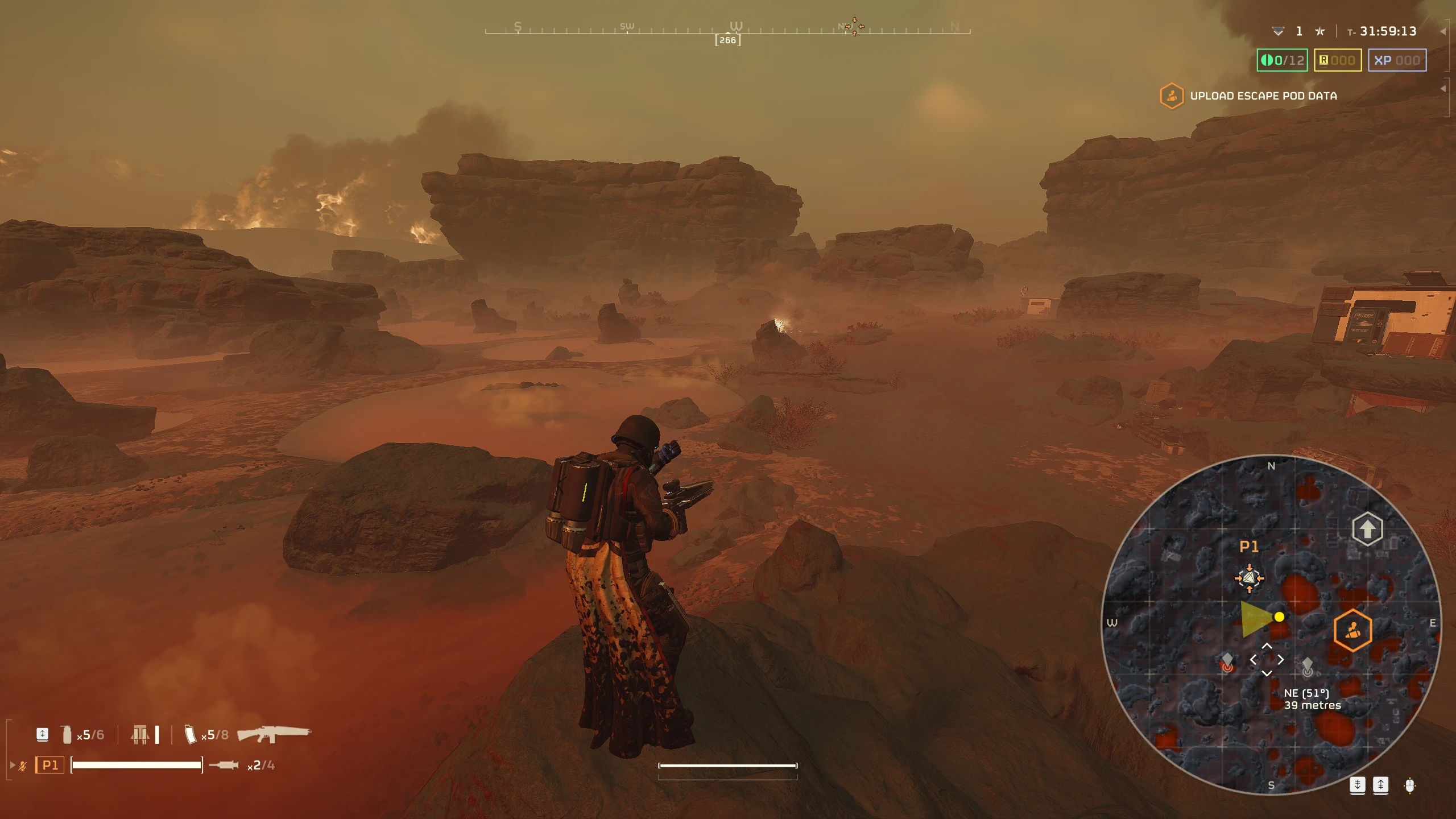Image resolution: width=1456 pixels, height=819 pixels.
Task: Collapse the panel beside the mission timer
Action: pos(1443,32)
